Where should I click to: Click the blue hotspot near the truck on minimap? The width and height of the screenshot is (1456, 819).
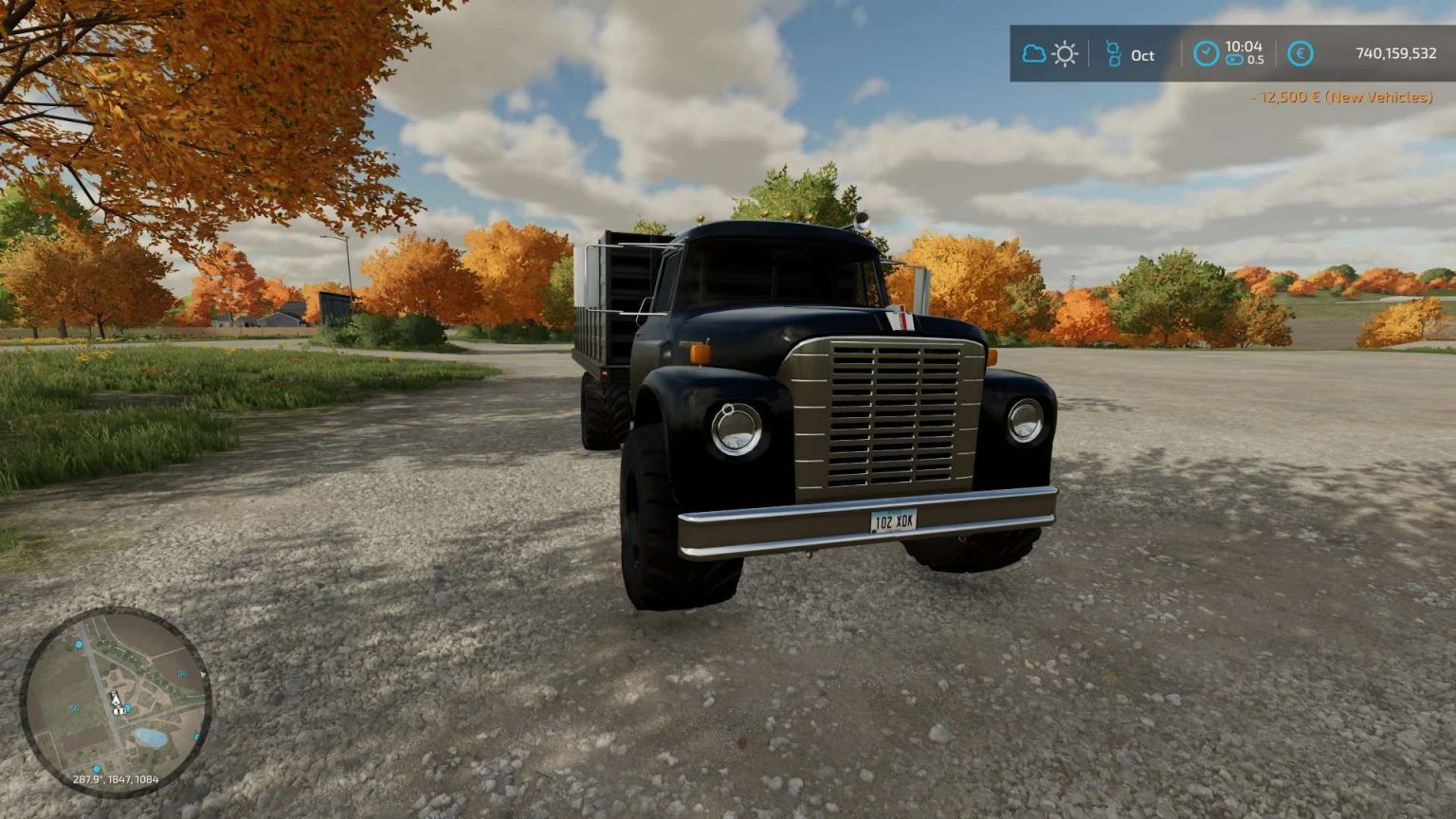click(127, 709)
